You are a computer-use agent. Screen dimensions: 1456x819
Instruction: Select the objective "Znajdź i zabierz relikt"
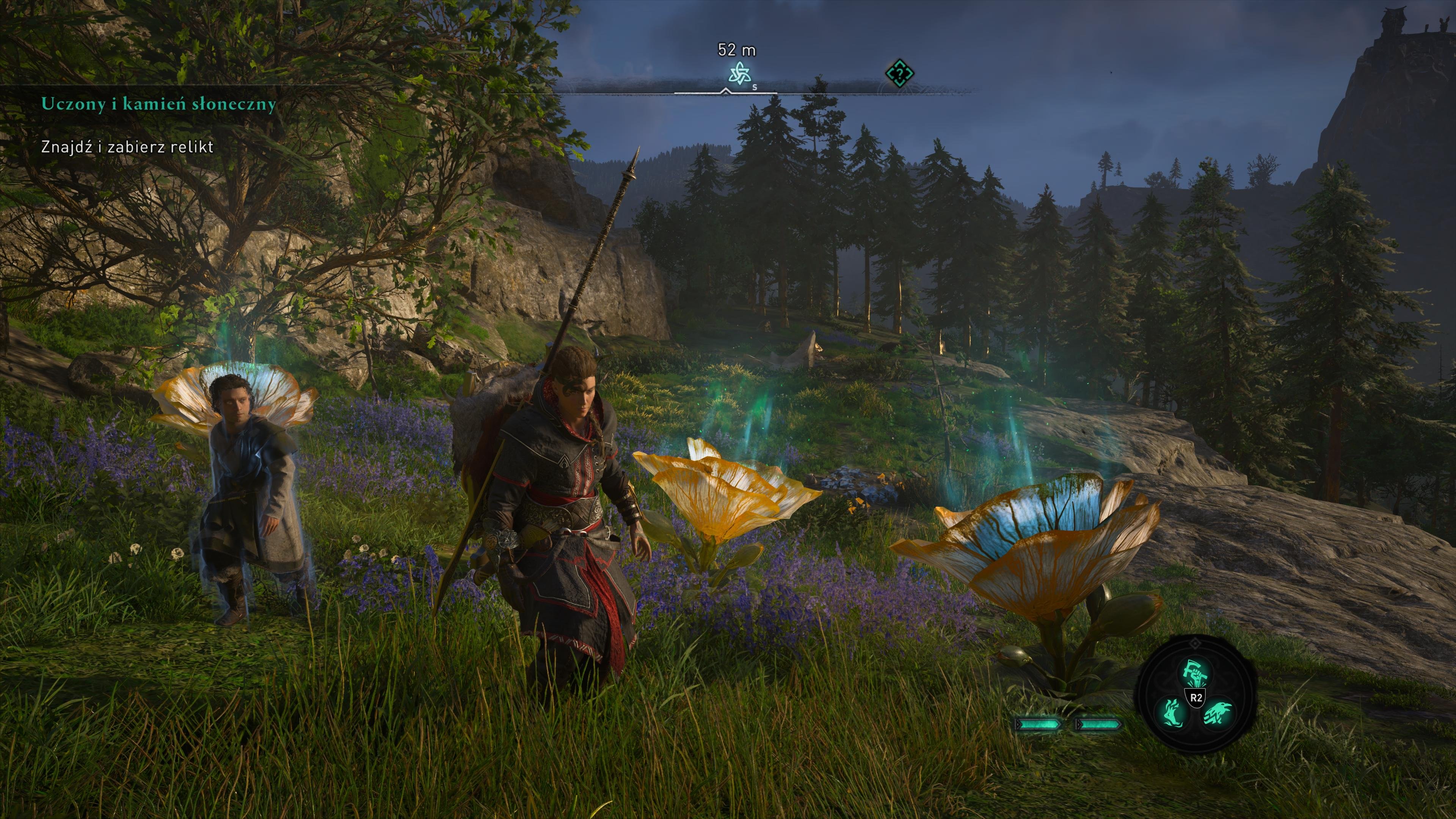(127, 147)
